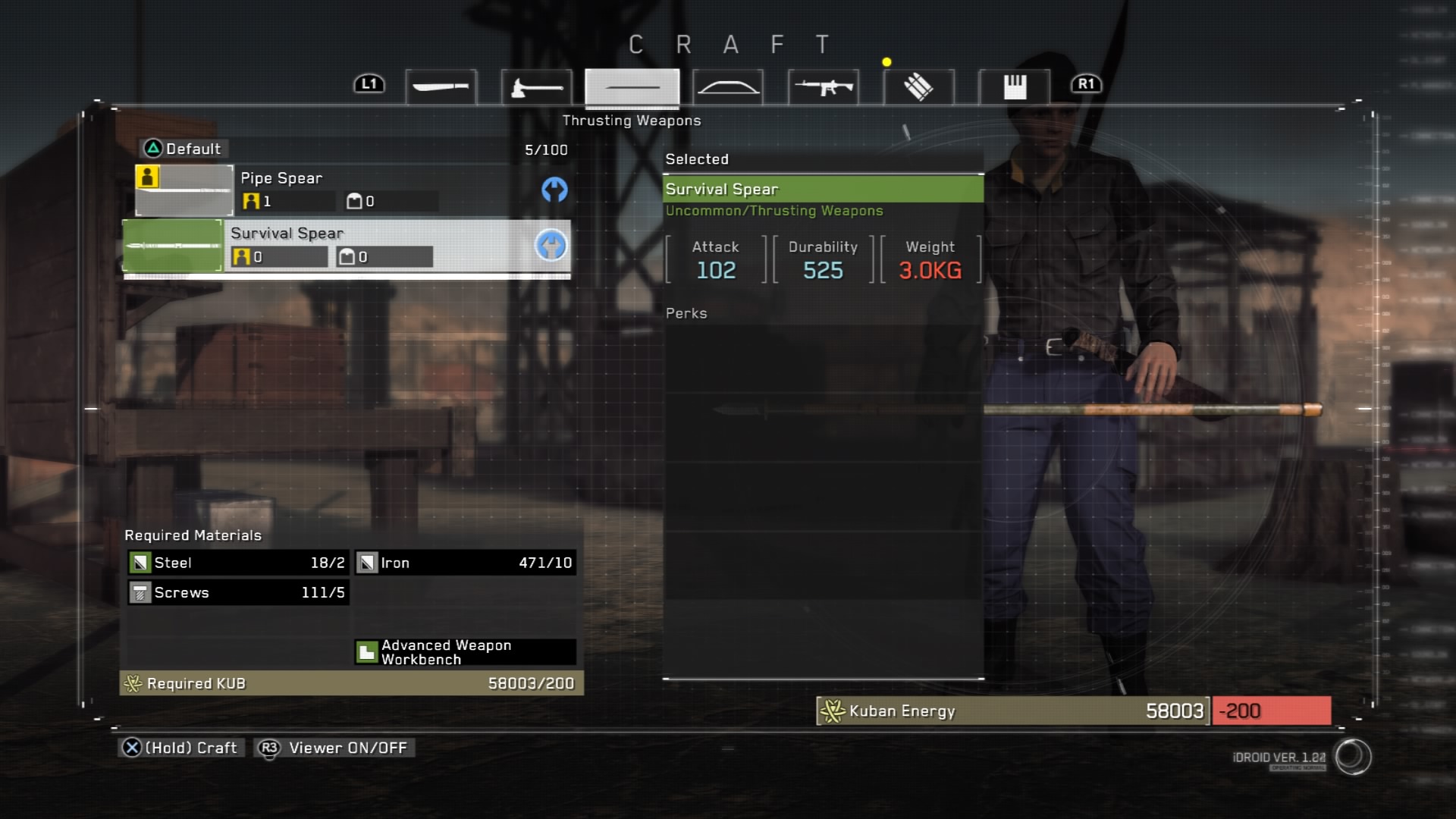
Task: Click the Survival Spear wrench icon
Action: coord(551,246)
